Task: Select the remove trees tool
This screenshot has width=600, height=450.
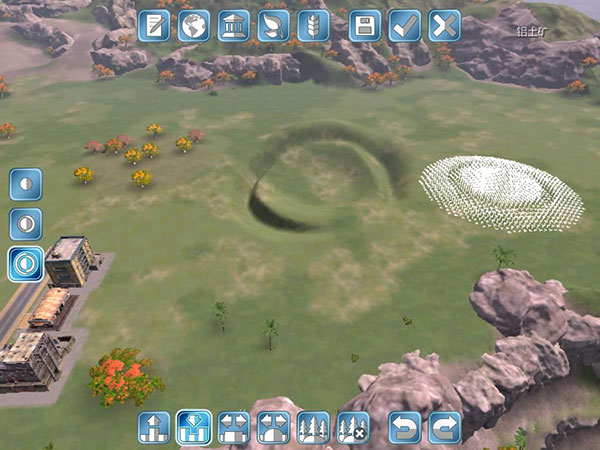Action: [x=352, y=427]
